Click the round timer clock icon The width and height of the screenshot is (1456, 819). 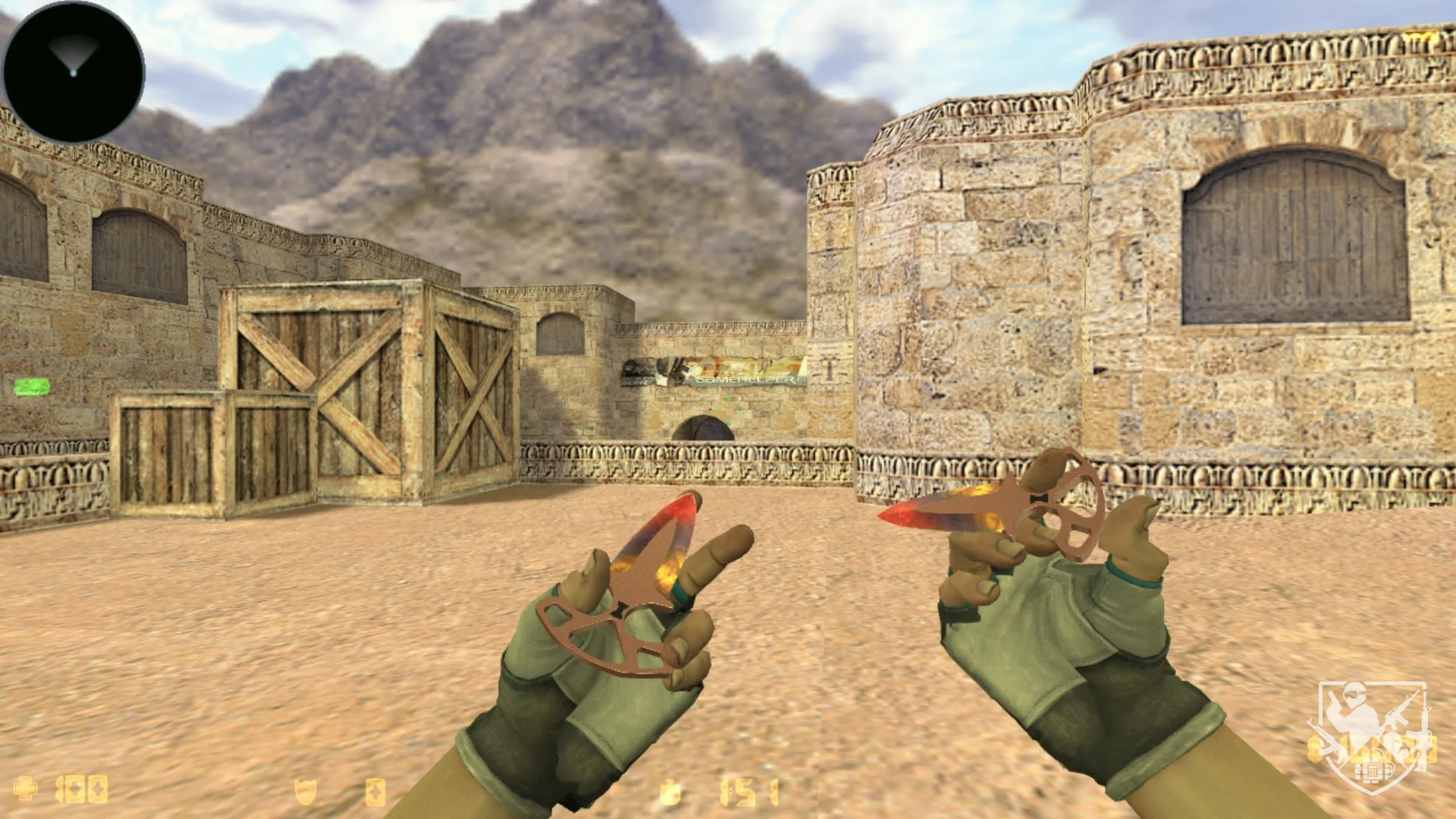(x=670, y=792)
